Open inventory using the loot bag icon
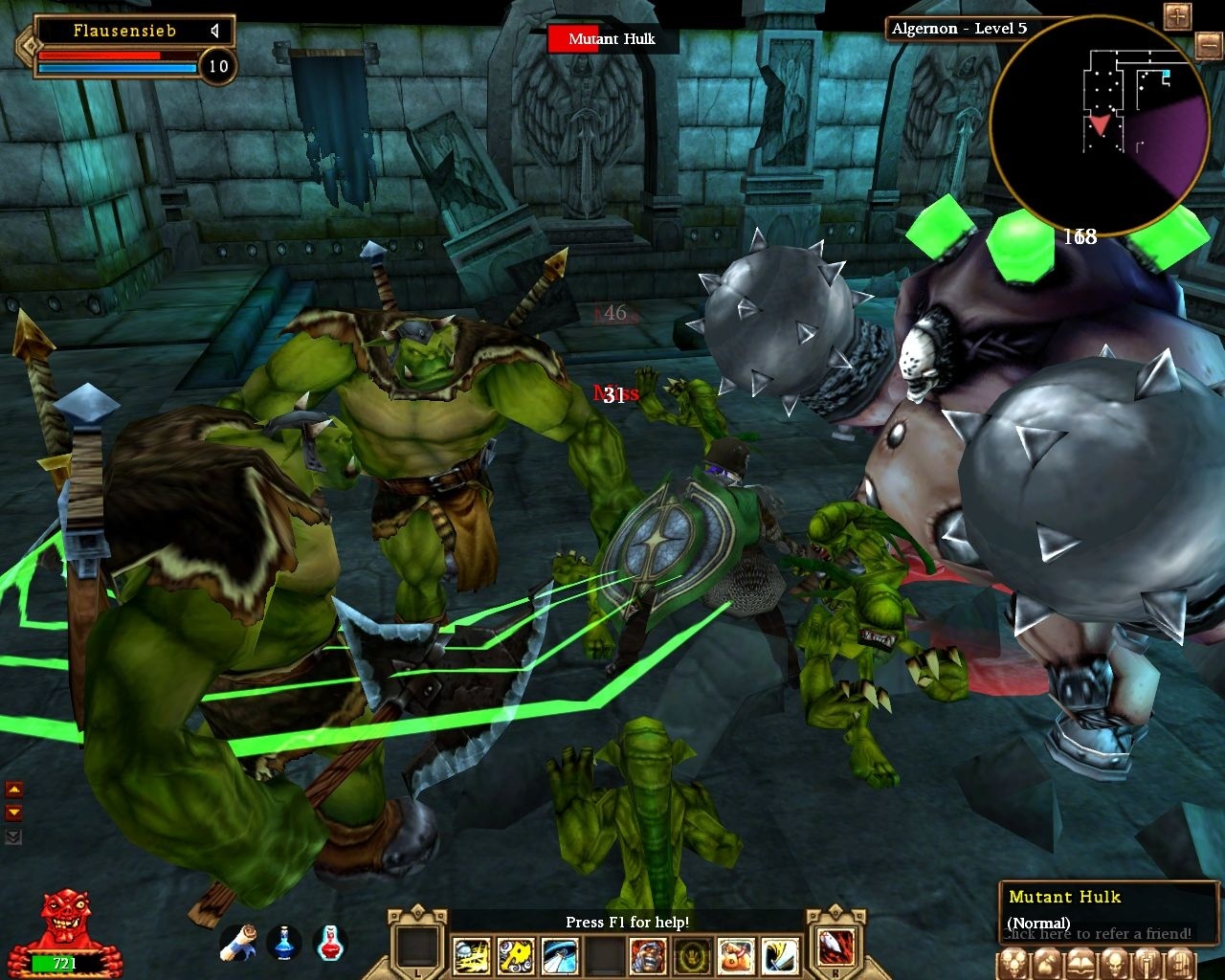Image resolution: width=1225 pixels, height=980 pixels. click(x=1047, y=964)
